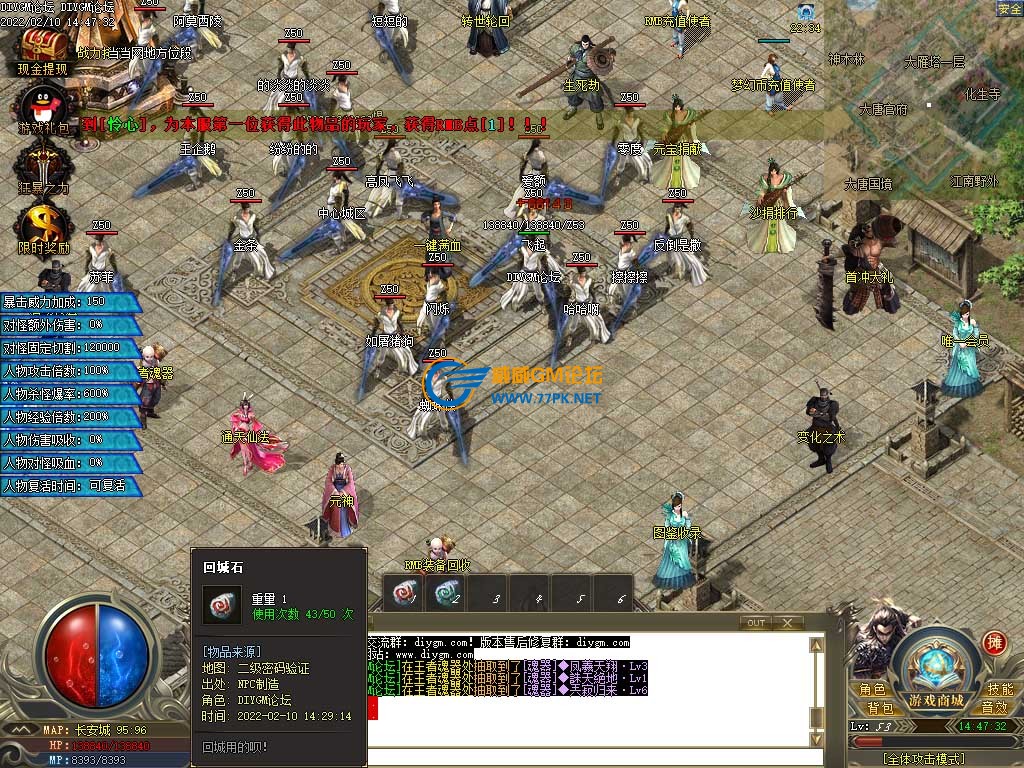Viewport: 1024px width, 768px height.
Task: Click the OUT button above chat
Action: coord(756,623)
